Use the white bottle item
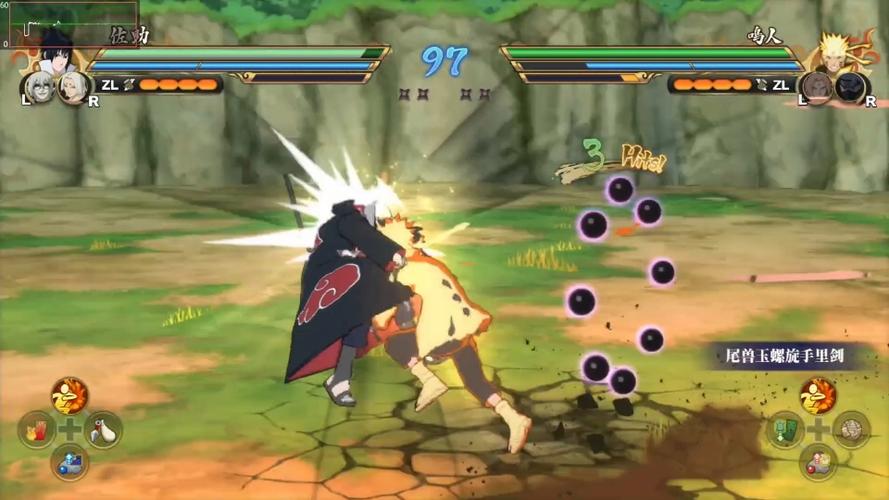Screen dimensions: 889x500 102,430
